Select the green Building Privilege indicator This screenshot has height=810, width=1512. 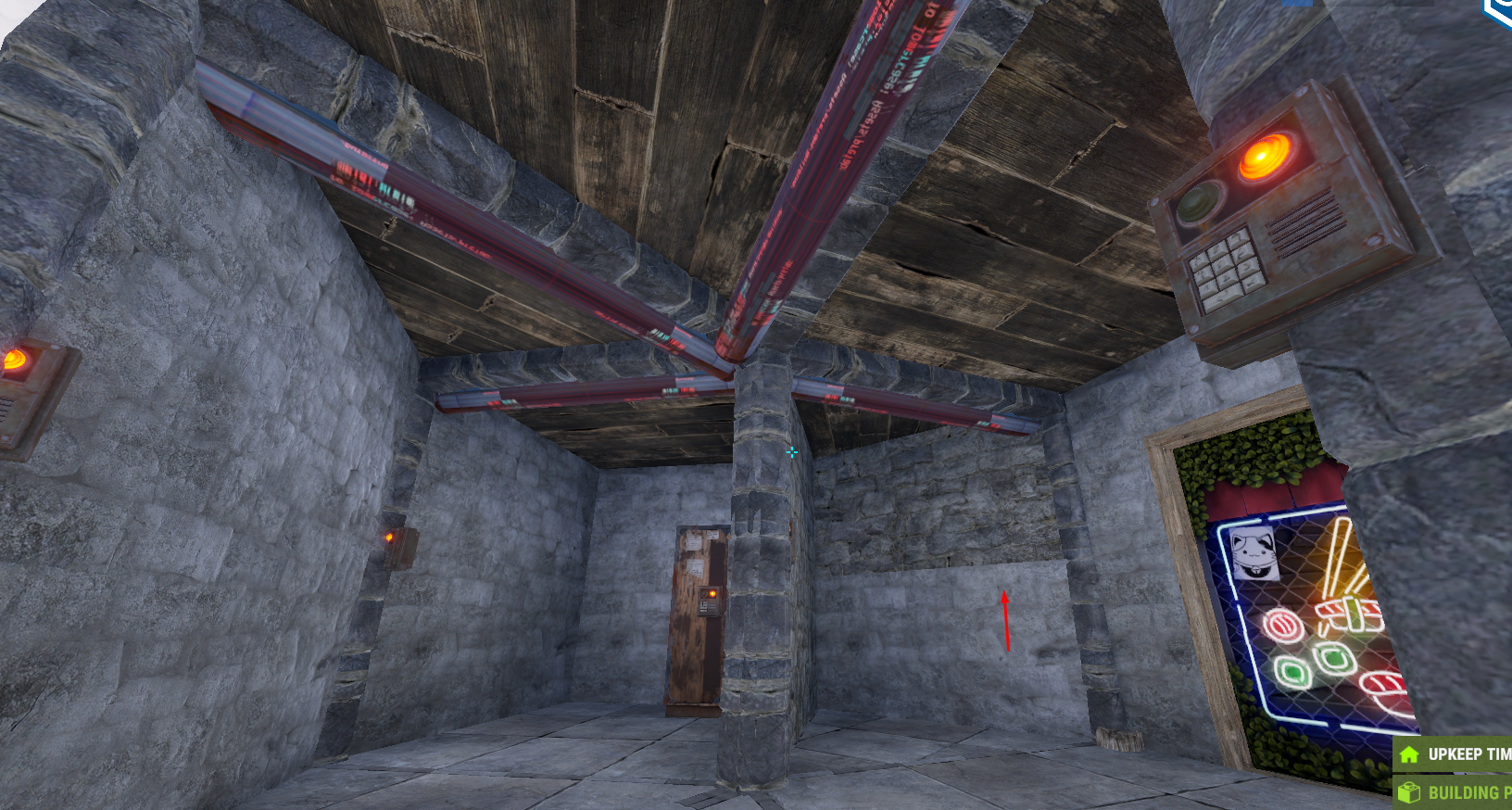1455,792
